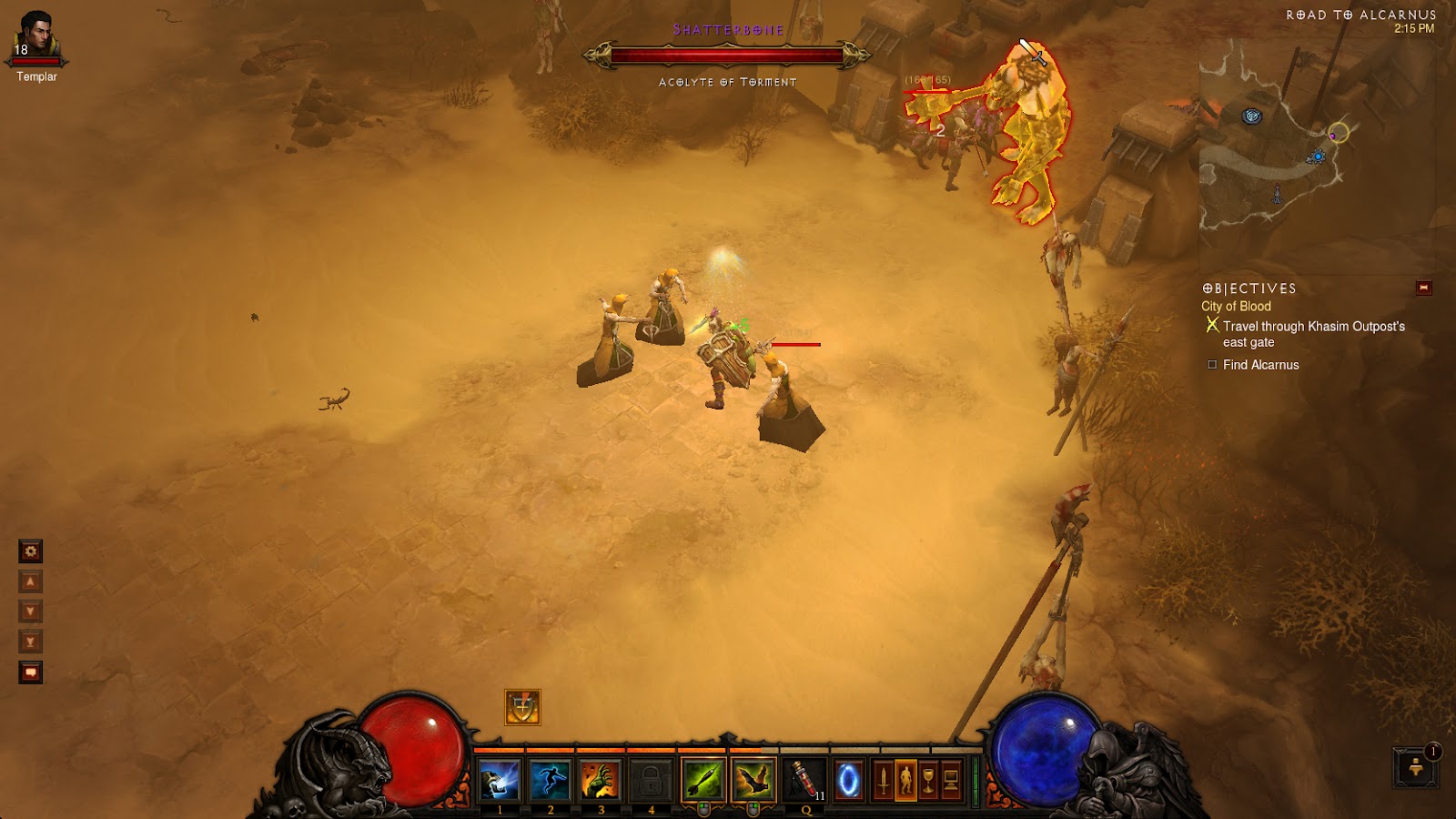Select the poison dart skill

point(703,780)
